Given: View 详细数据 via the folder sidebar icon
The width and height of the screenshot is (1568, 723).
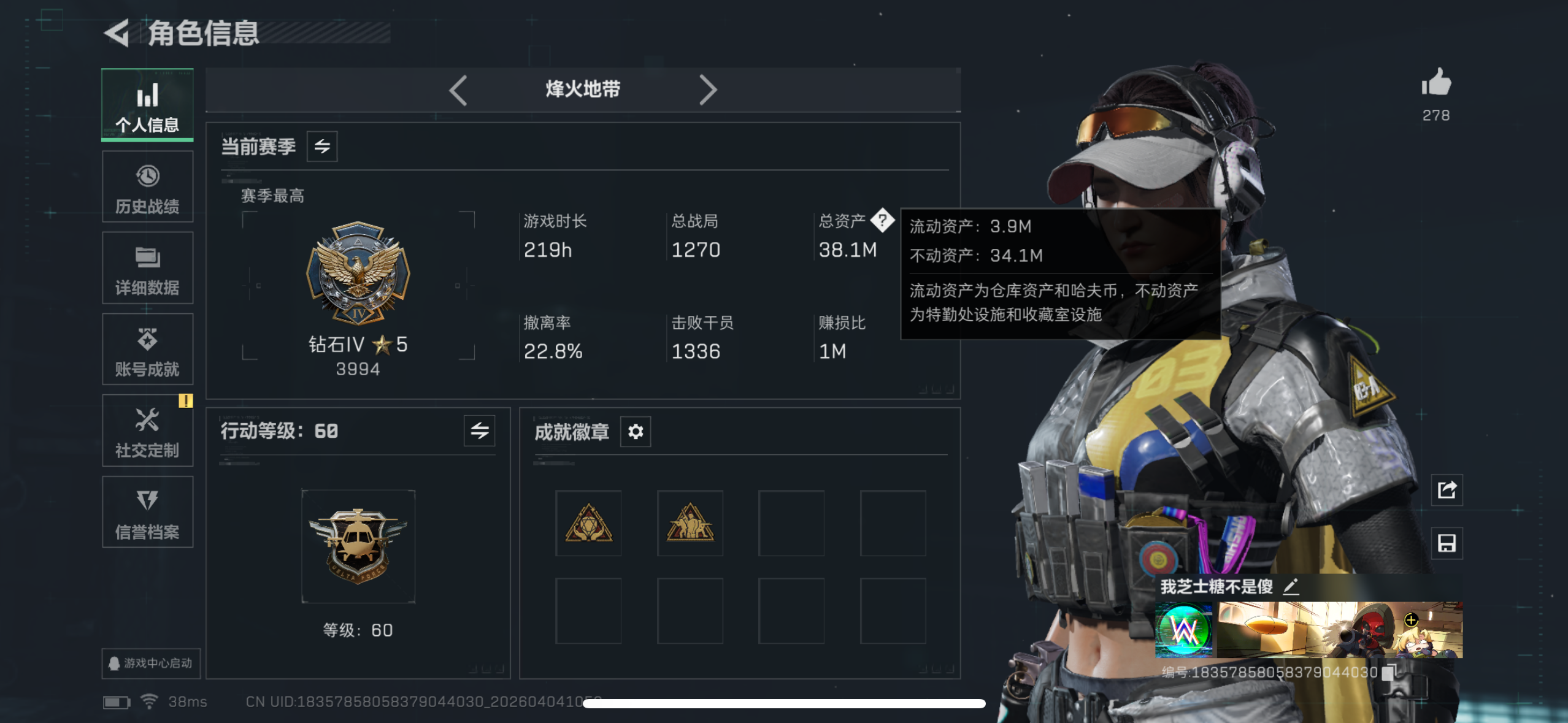Looking at the screenshot, I should tap(147, 268).
